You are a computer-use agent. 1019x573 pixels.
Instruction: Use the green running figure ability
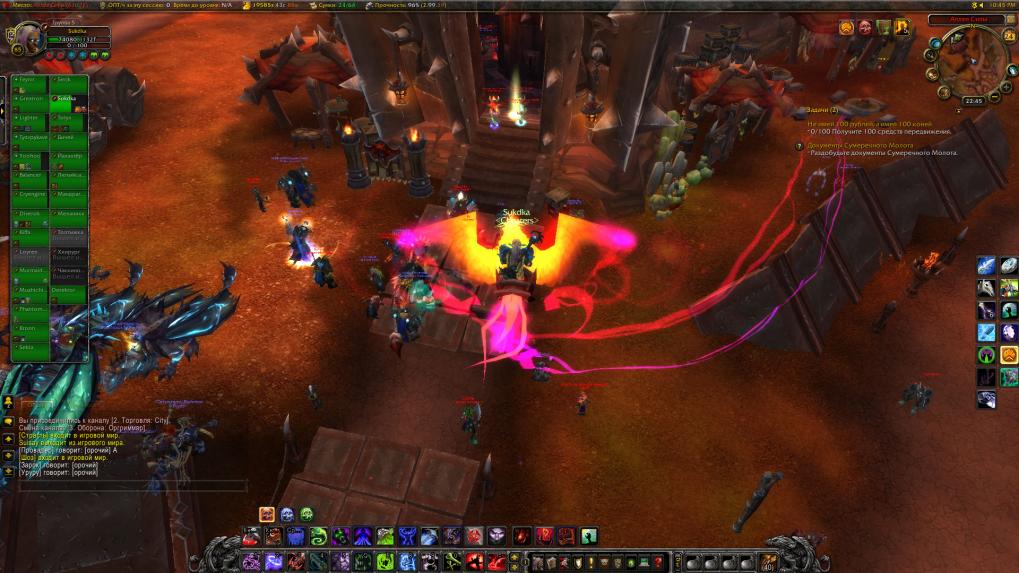(x=589, y=536)
